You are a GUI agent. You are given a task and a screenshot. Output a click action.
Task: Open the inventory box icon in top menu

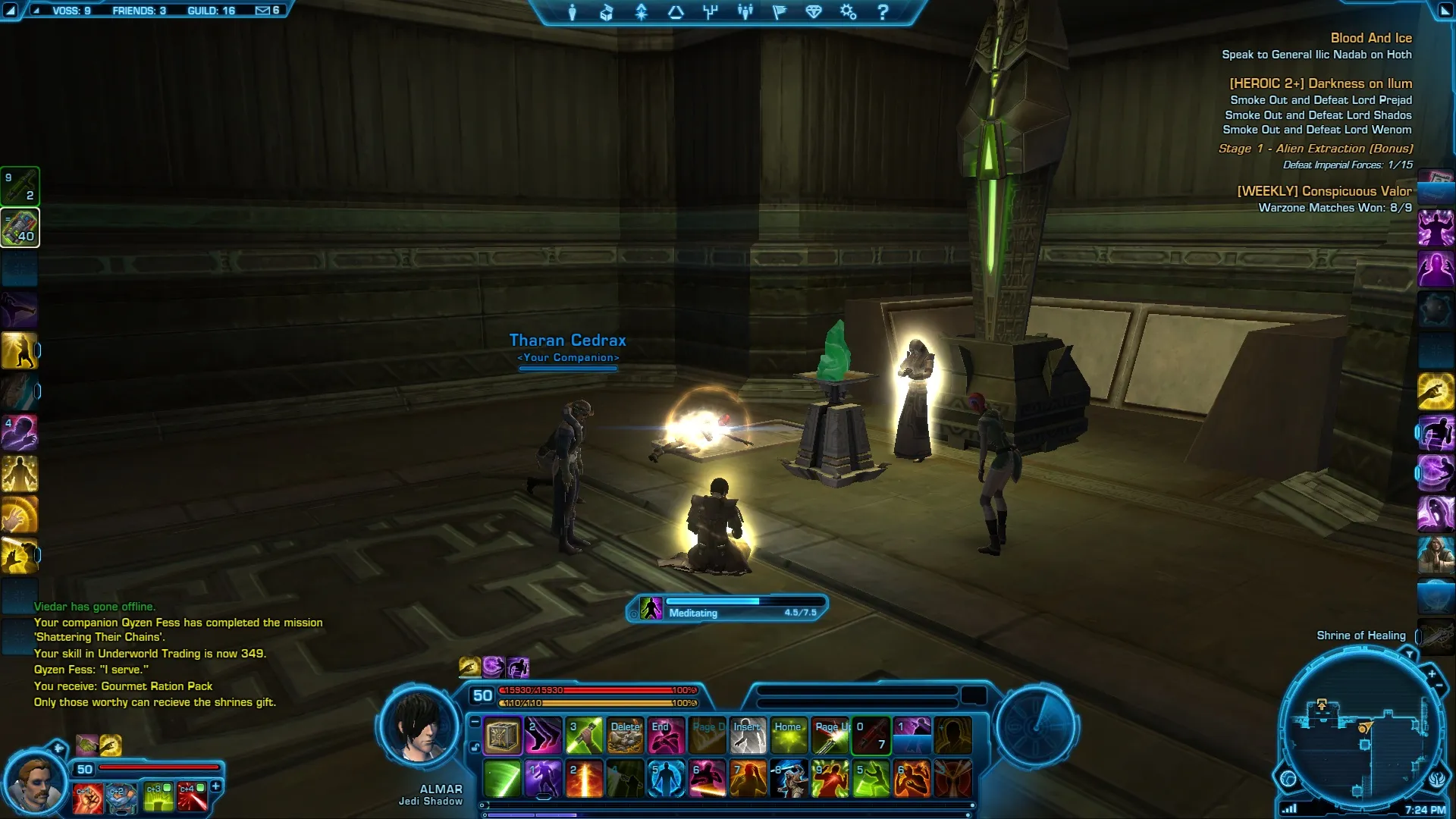click(607, 12)
